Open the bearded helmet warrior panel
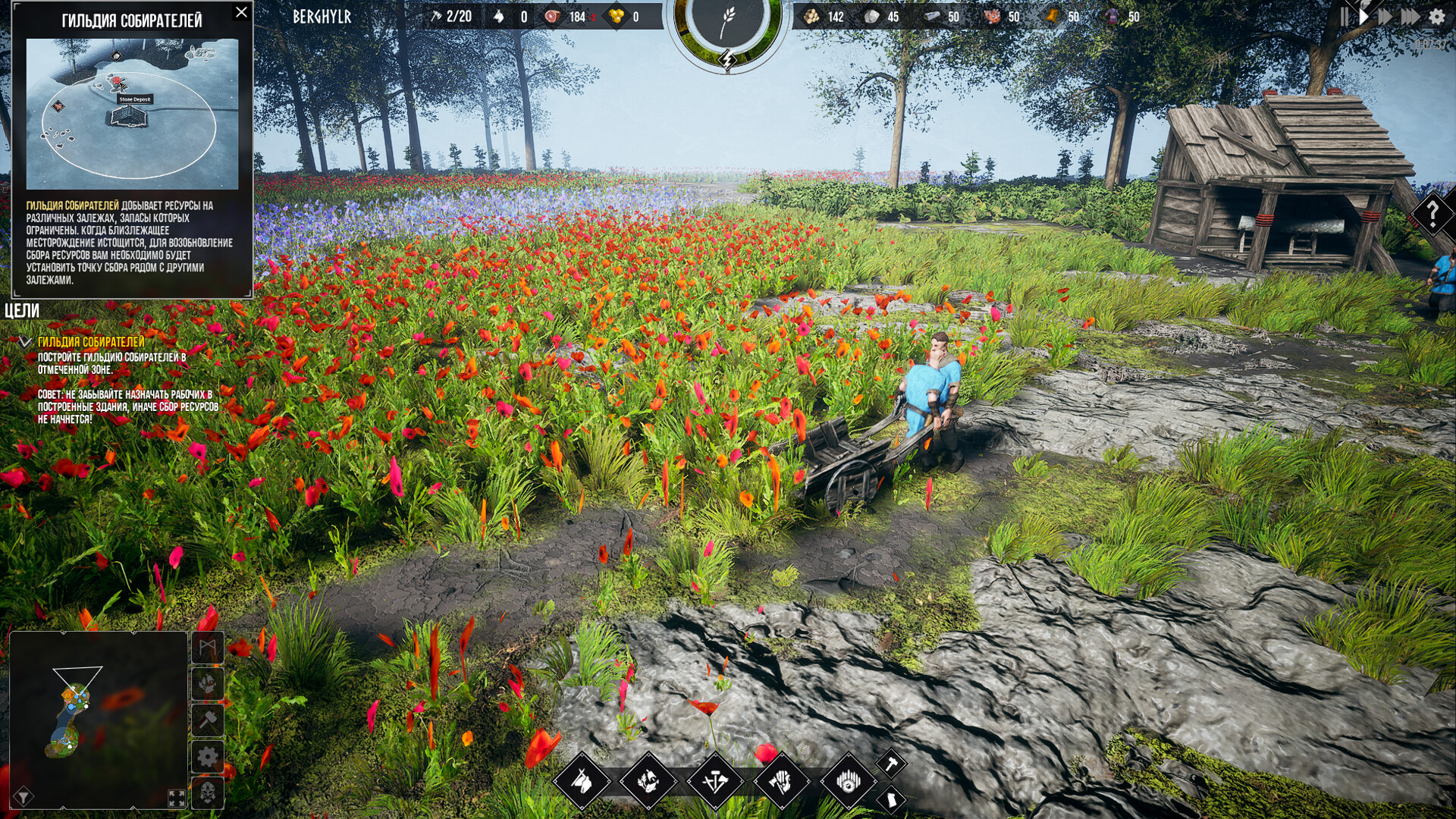Viewport: 1456px width, 819px height. tap(208, 793)
